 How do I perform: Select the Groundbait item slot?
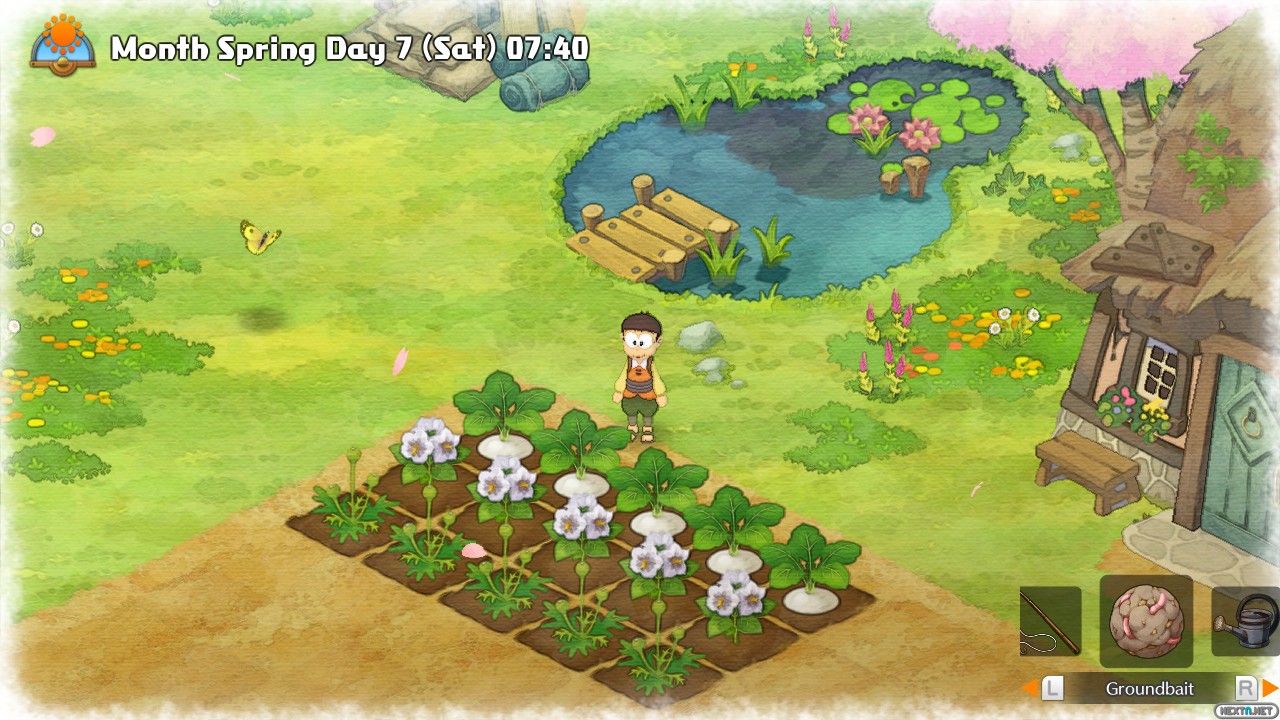coord(1146,621)
